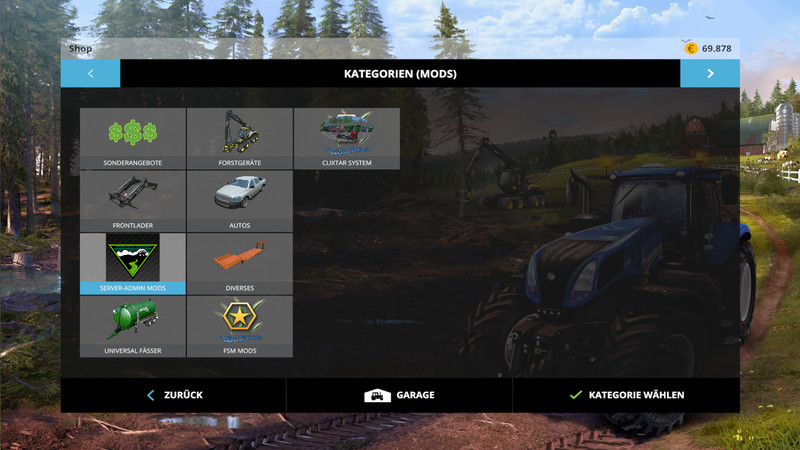Screen dimensions: 800x450
Task: Select the Forstgeräte category tile
Action: point(239,138)
